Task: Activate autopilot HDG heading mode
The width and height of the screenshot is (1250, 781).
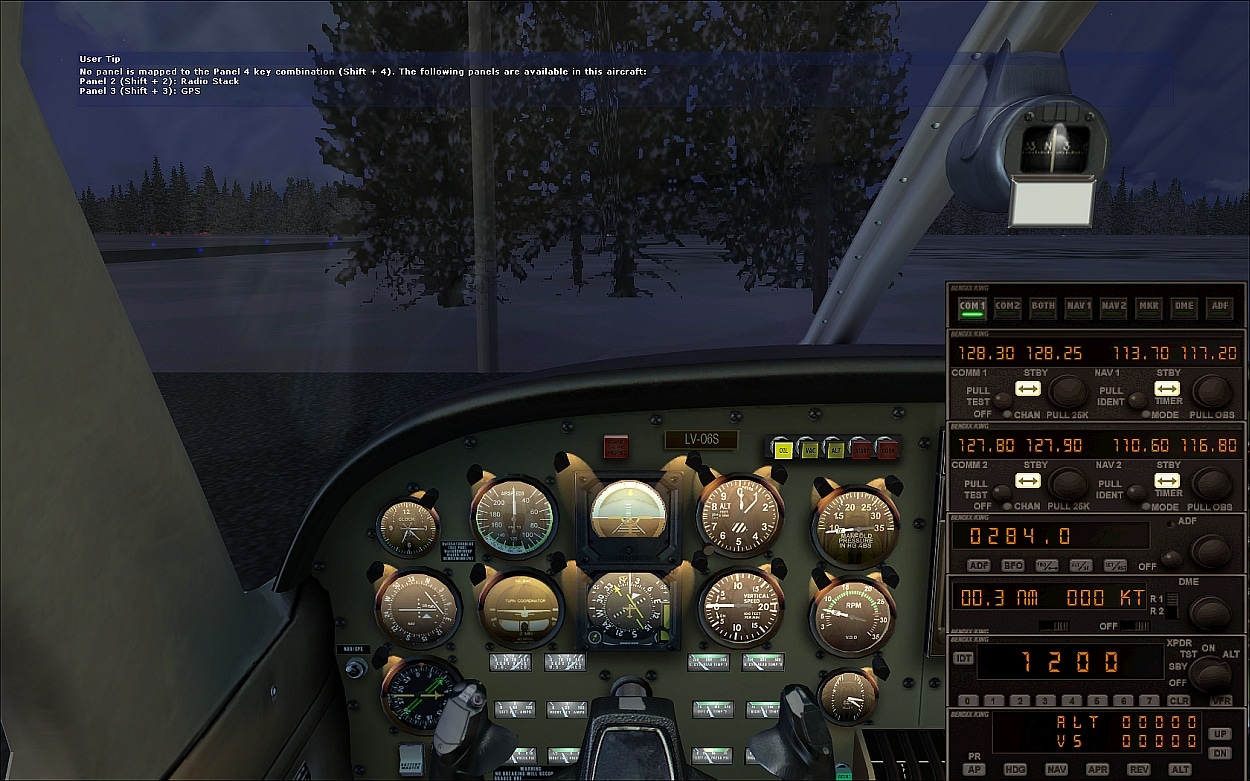Action: coord(1015,770)
